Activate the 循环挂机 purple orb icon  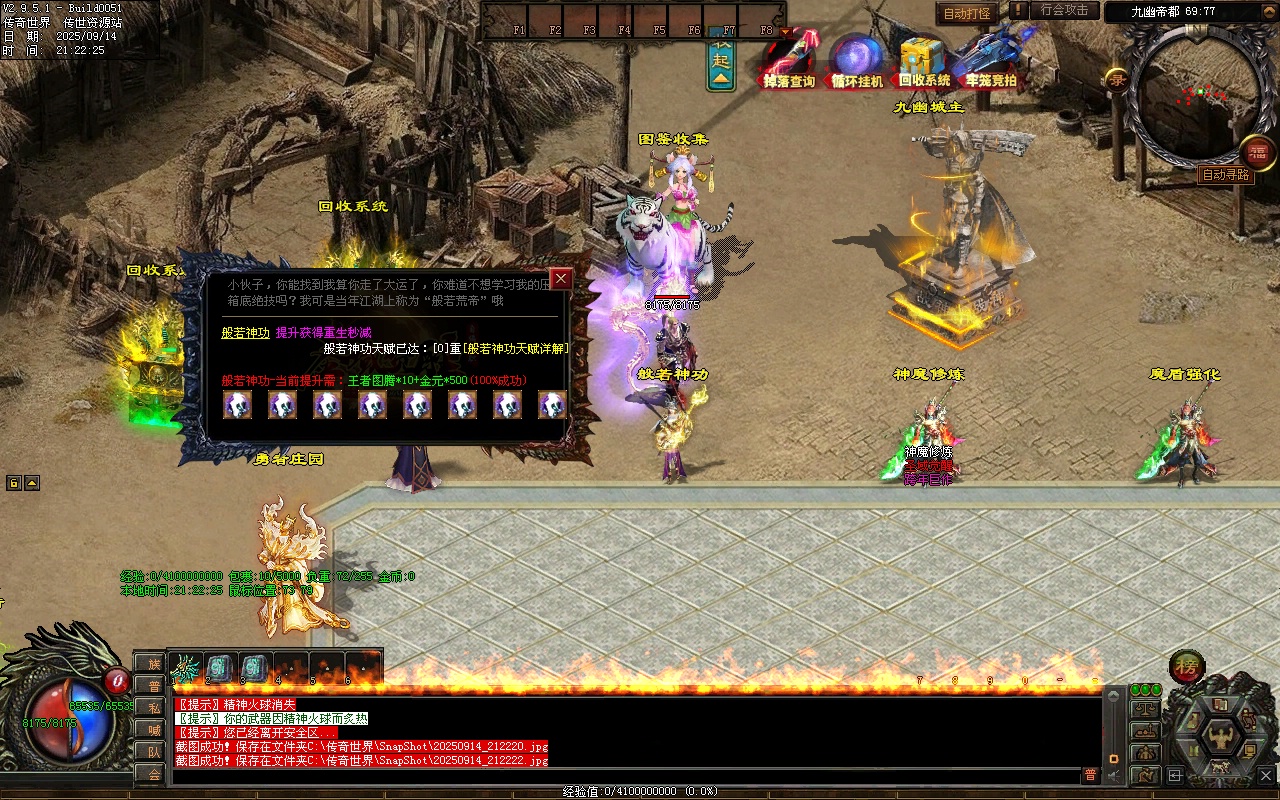857,62
